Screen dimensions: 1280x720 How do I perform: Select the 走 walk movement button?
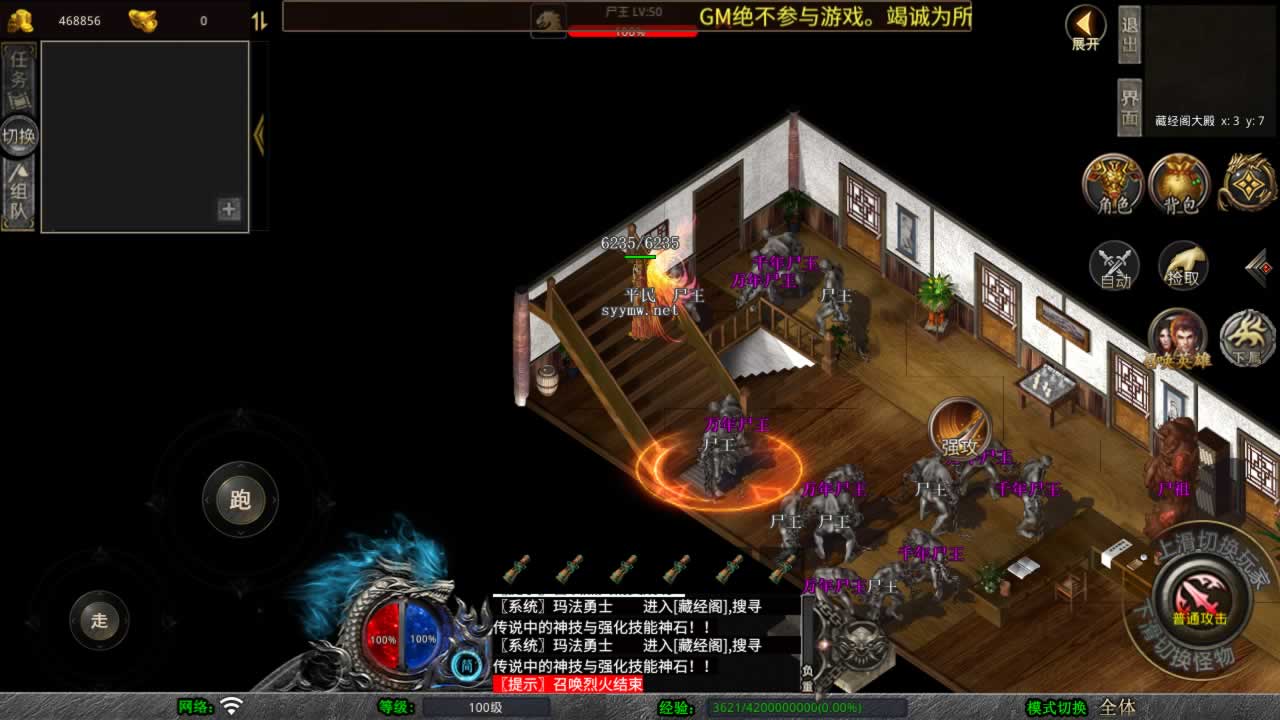(99, 620)
